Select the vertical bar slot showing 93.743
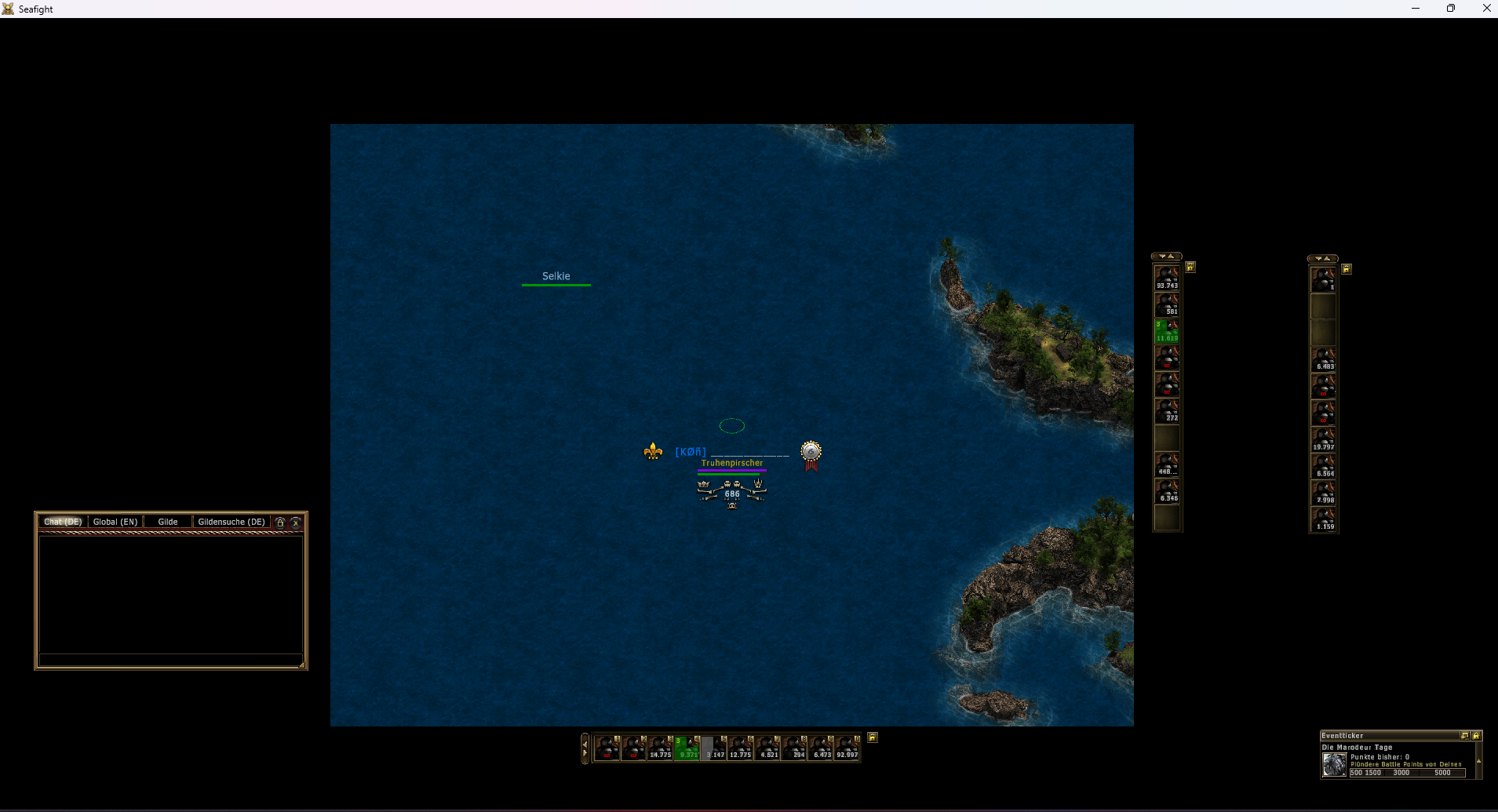Screen dimensions: 1498x812 1167,279
